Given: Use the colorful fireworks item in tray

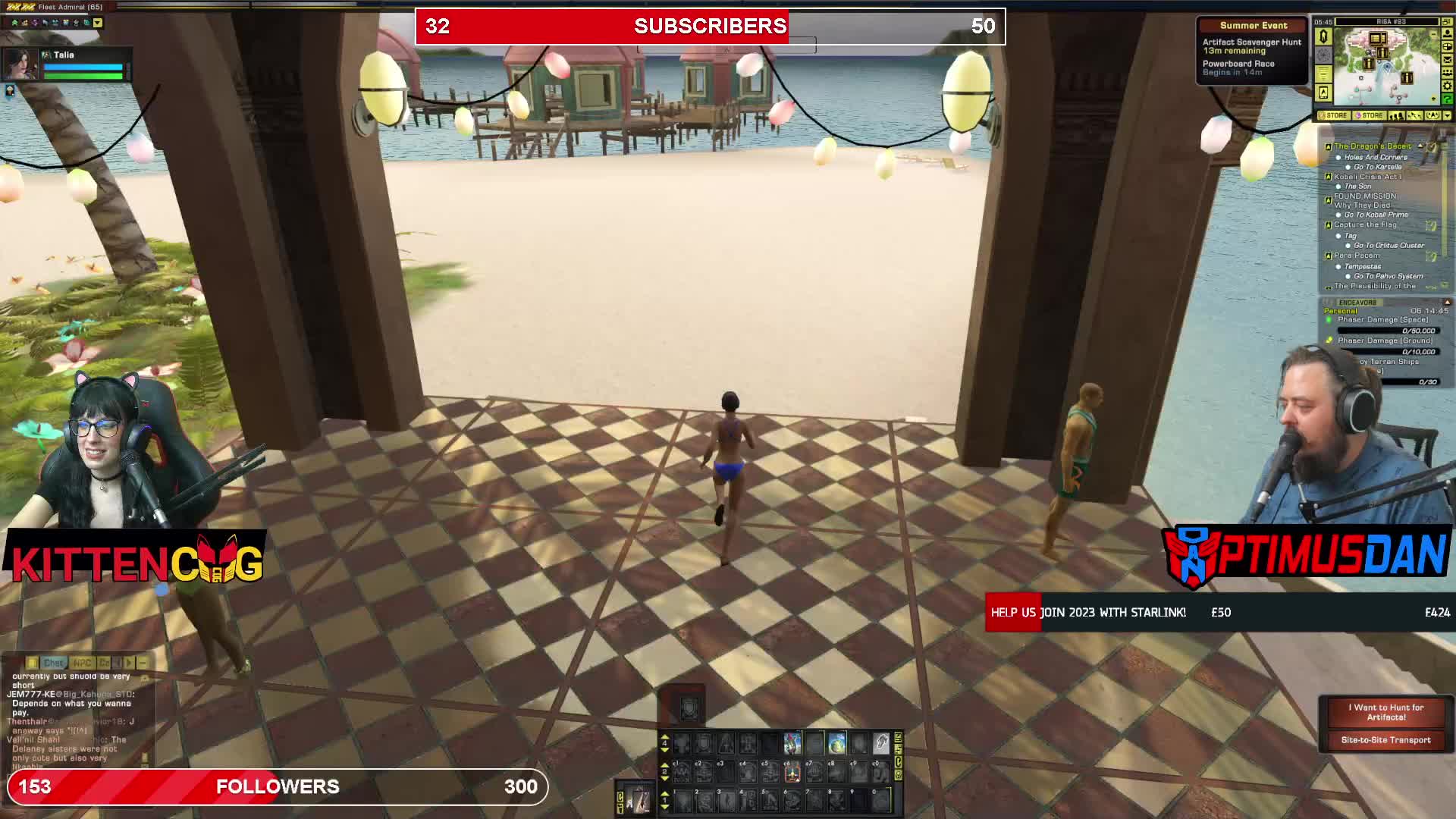Looking at the screenshot, I should [792, 742].
